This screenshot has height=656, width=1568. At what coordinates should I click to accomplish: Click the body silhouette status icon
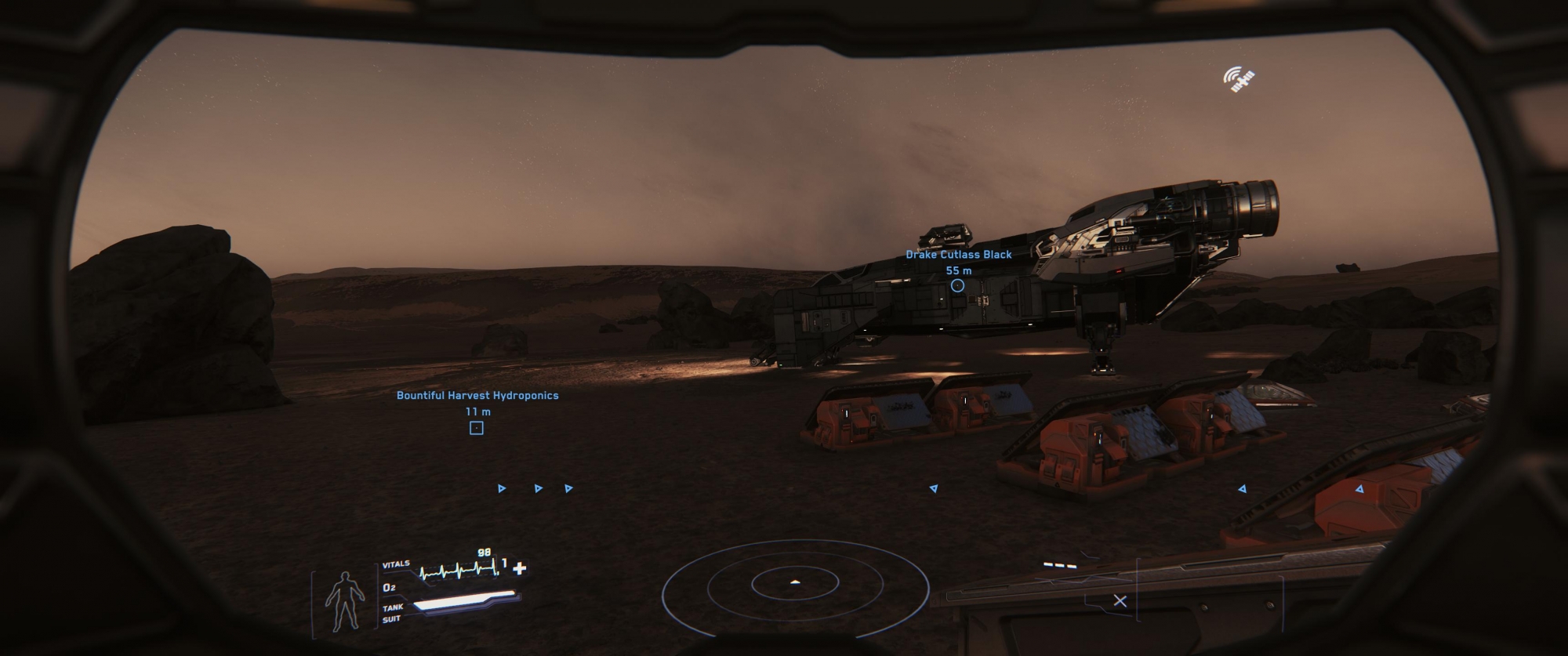point(344,601)
